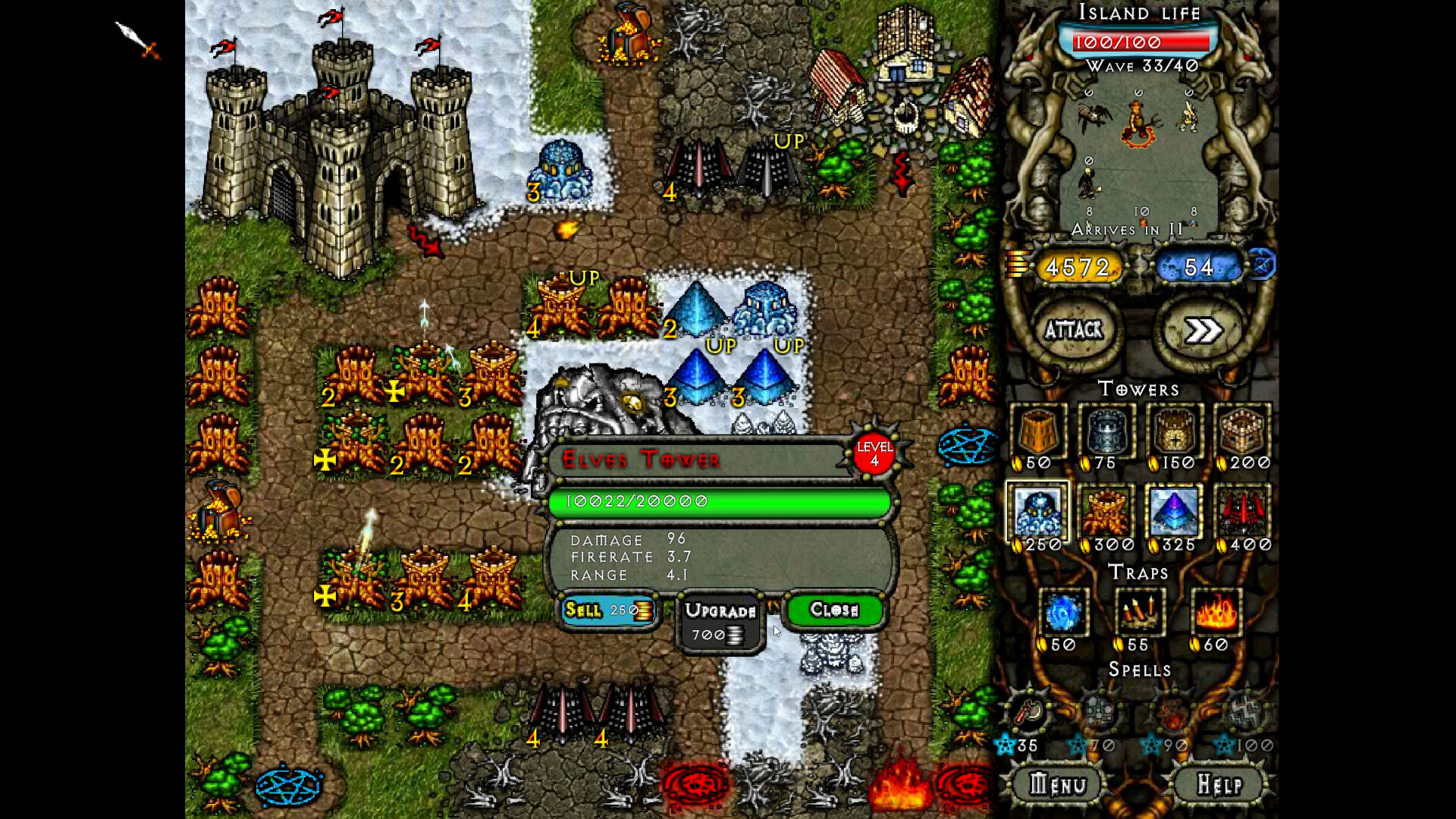Select the 50-gold wooden tower
Viewport: 1456px width, 819px height.
click(x=1038, y=432)
